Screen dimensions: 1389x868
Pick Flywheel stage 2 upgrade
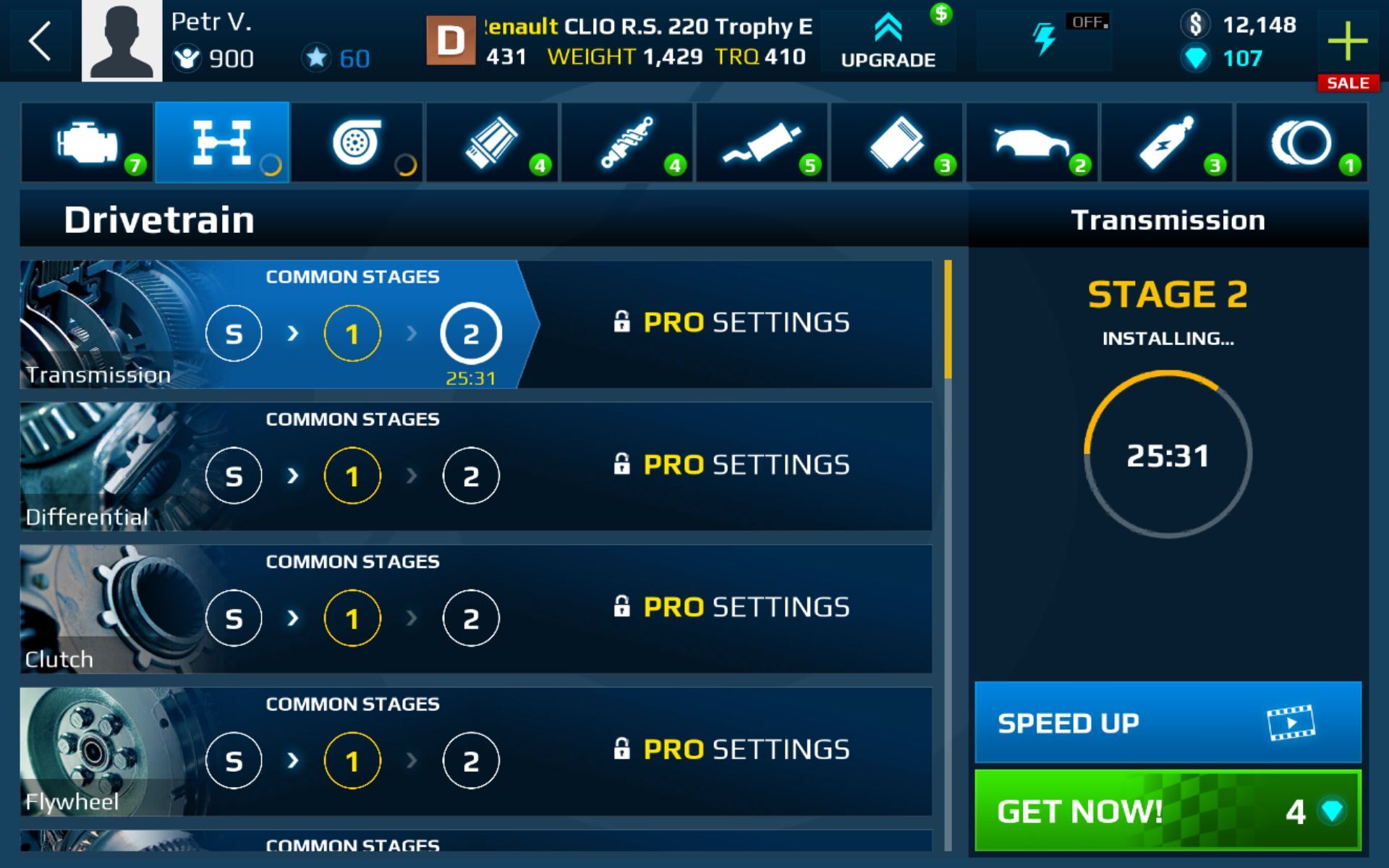click(x=471, y=761)
